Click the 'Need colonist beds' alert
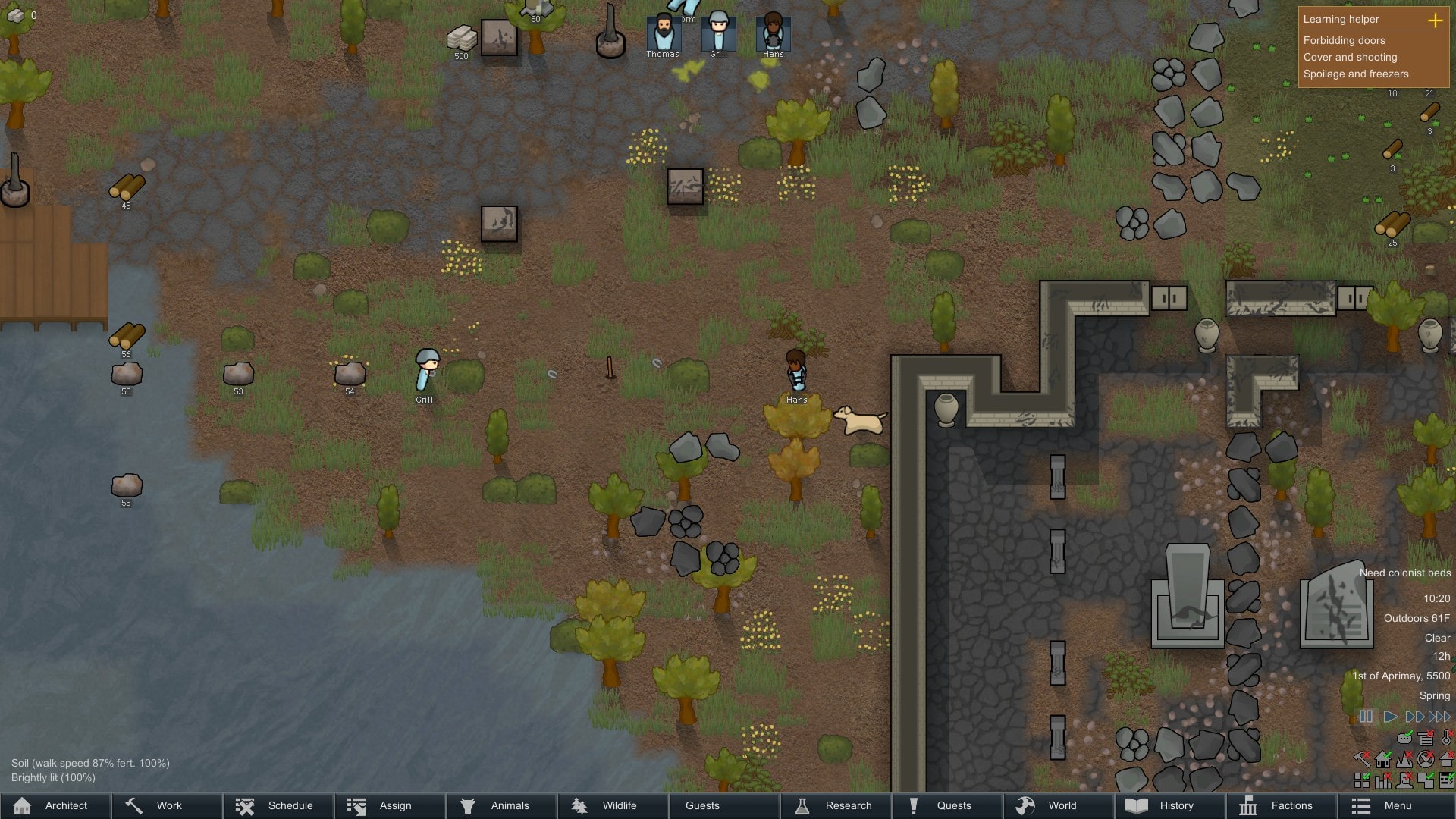The height and width of the screenshot is (819, 1456). tap(1404, 573)
